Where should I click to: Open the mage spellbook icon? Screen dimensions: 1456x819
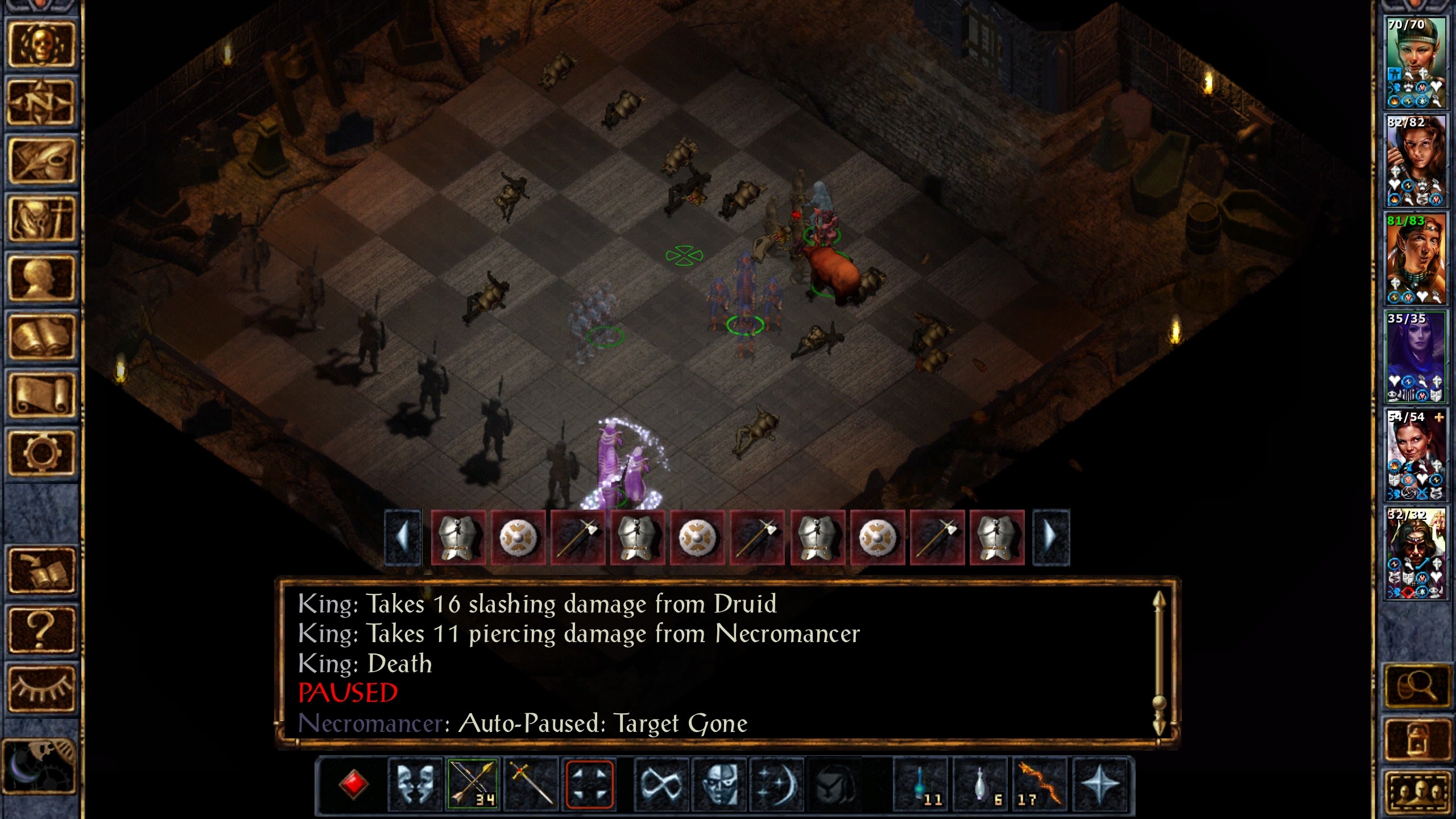pos(41,337)
